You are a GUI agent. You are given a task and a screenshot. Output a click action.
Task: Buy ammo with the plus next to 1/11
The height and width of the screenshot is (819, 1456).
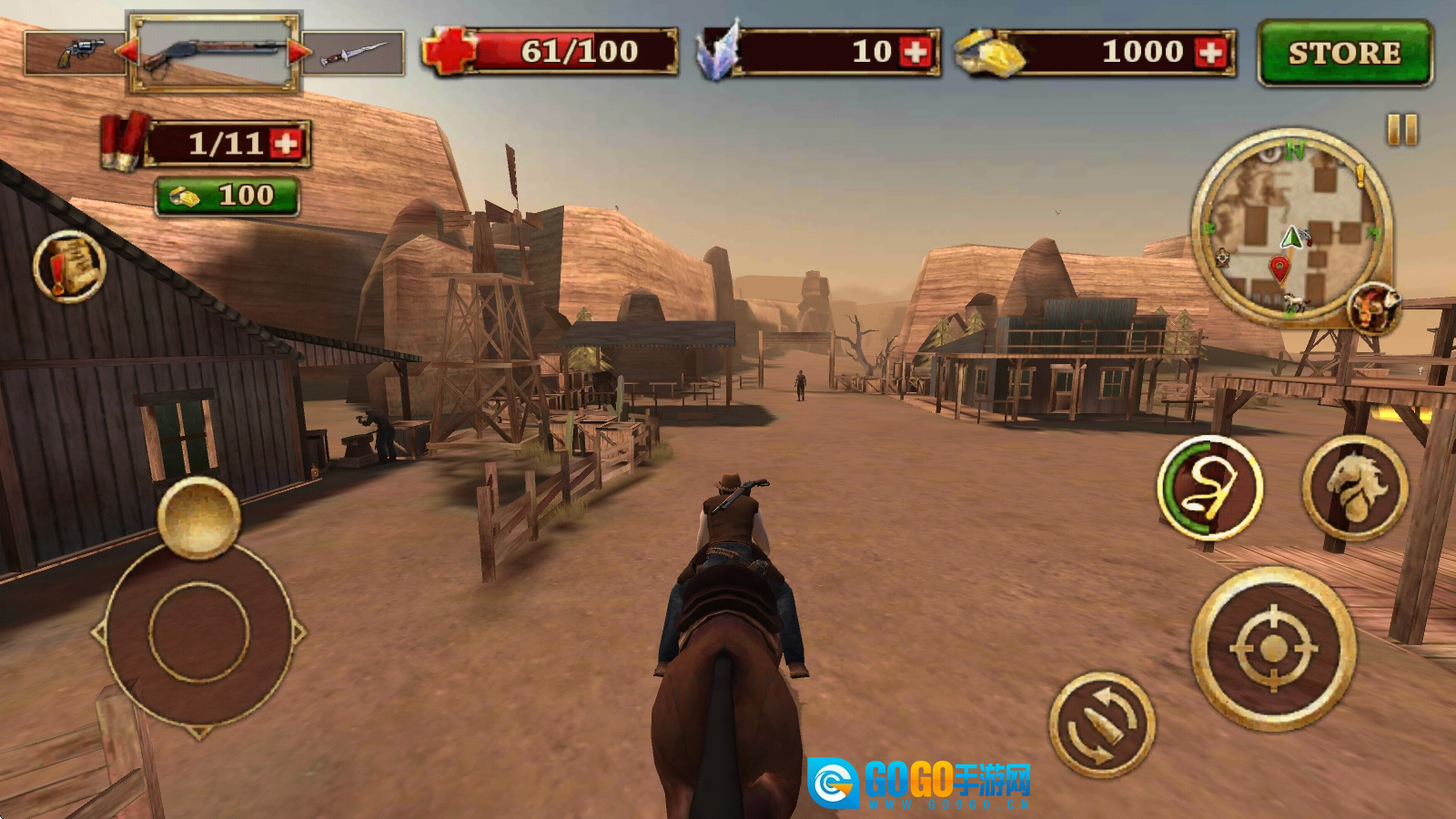pos(287,144)
